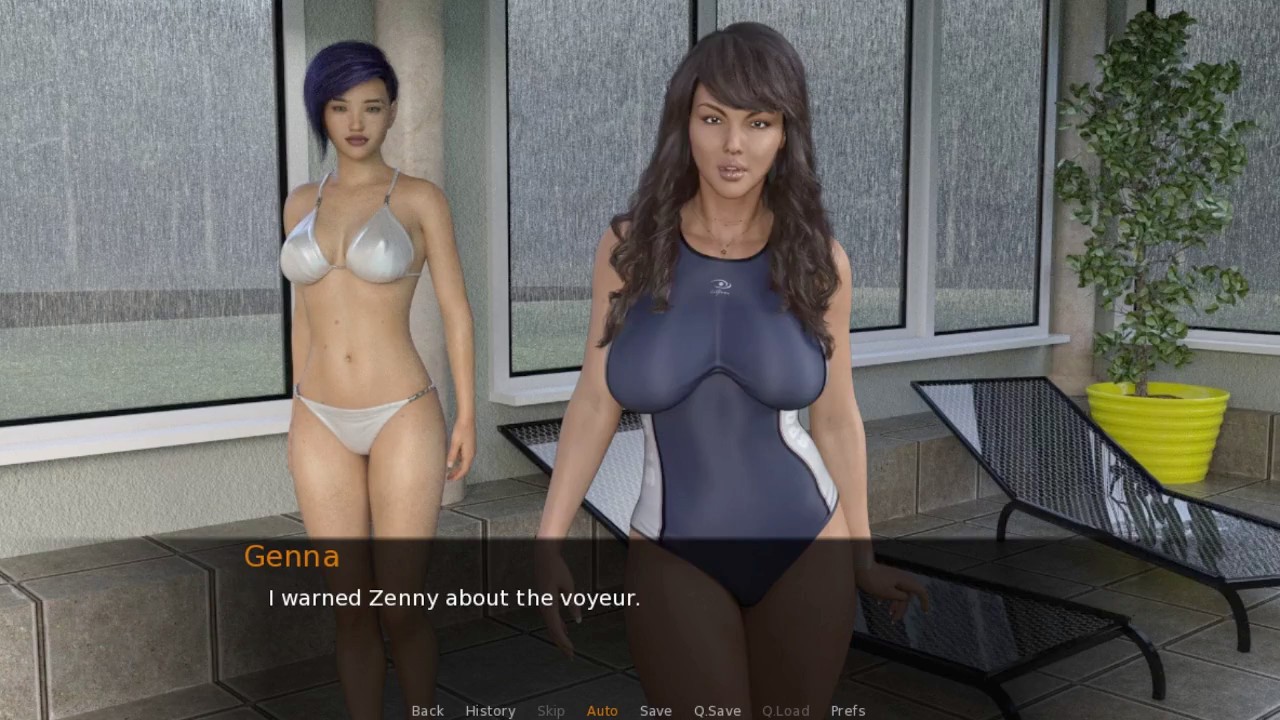1280x720 pixels.
Task: Quick save progress with Q.Save
Action: [716, 710]
